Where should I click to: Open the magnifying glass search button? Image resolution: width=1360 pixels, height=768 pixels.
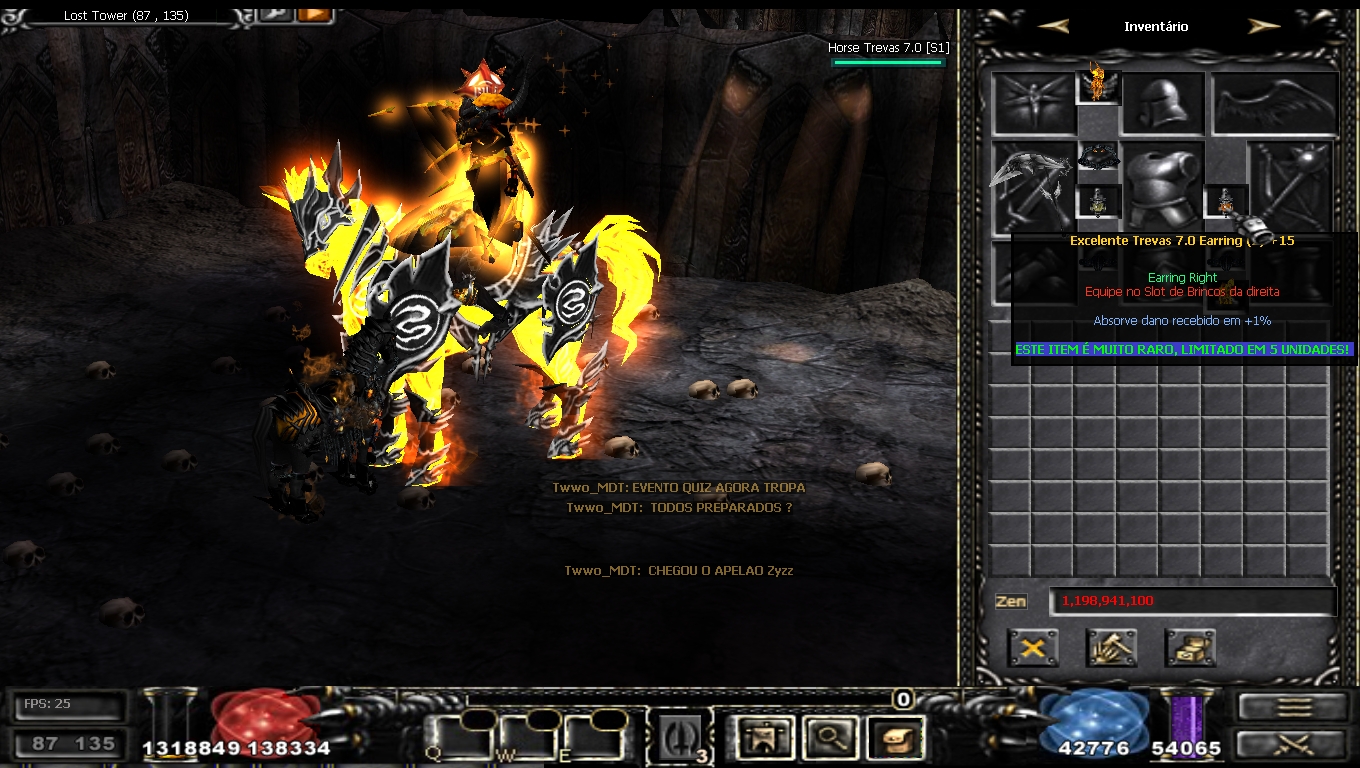pos(828,738)
